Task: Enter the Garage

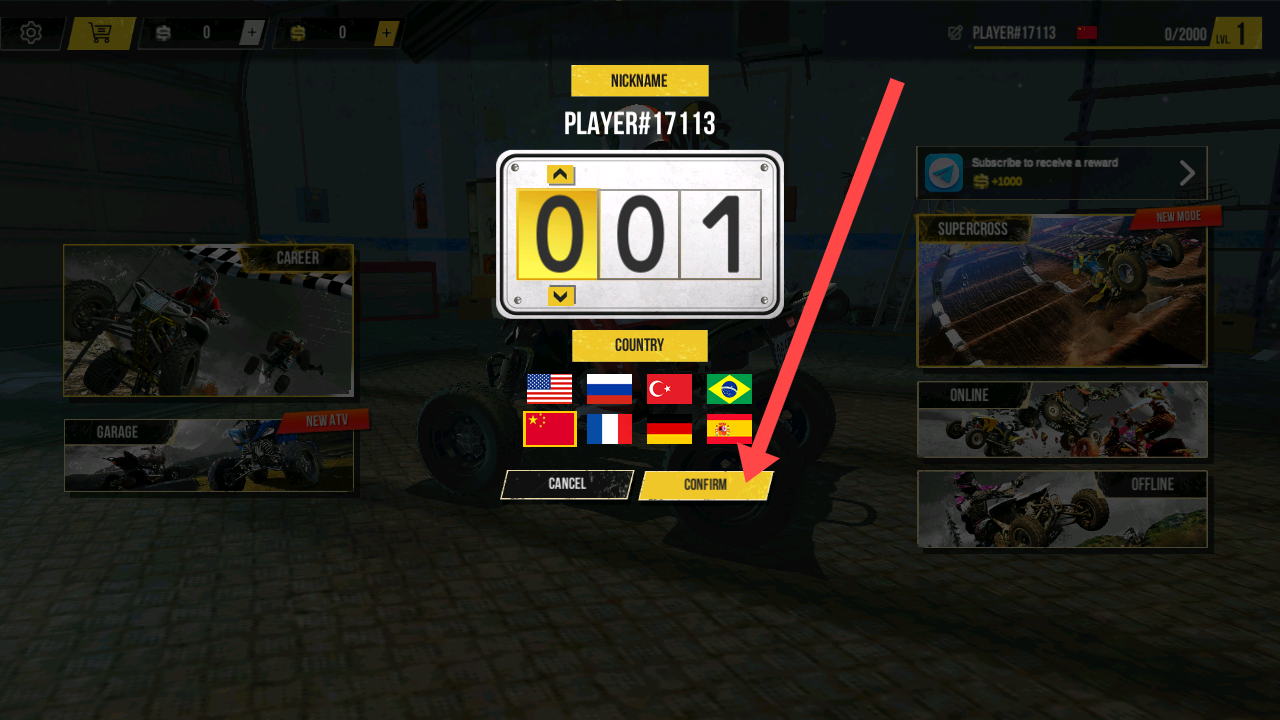Action: pyautogui.click(x=208, y=456)
